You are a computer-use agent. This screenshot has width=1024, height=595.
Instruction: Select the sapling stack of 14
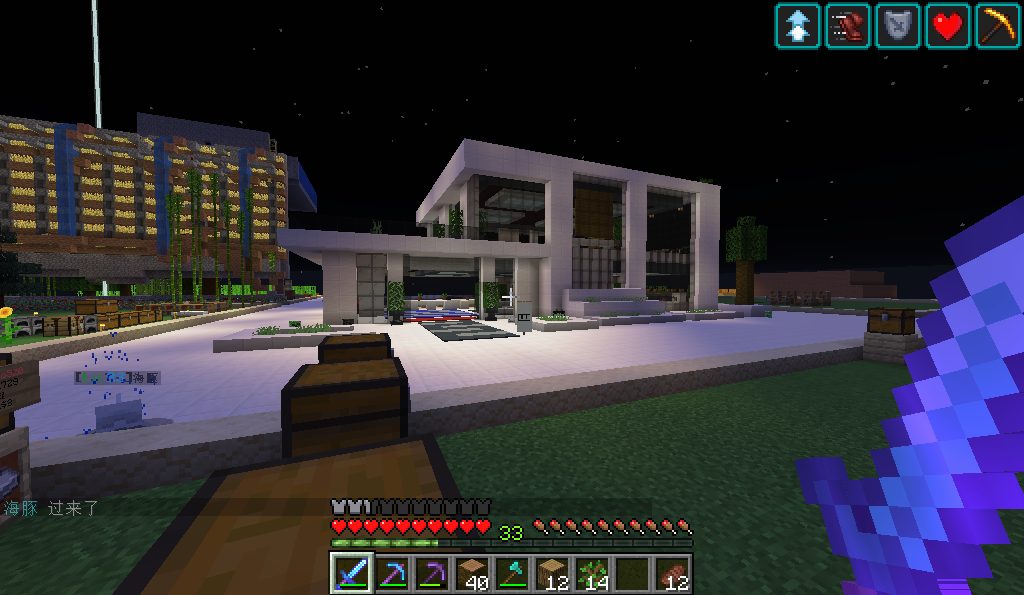(592, 574)
